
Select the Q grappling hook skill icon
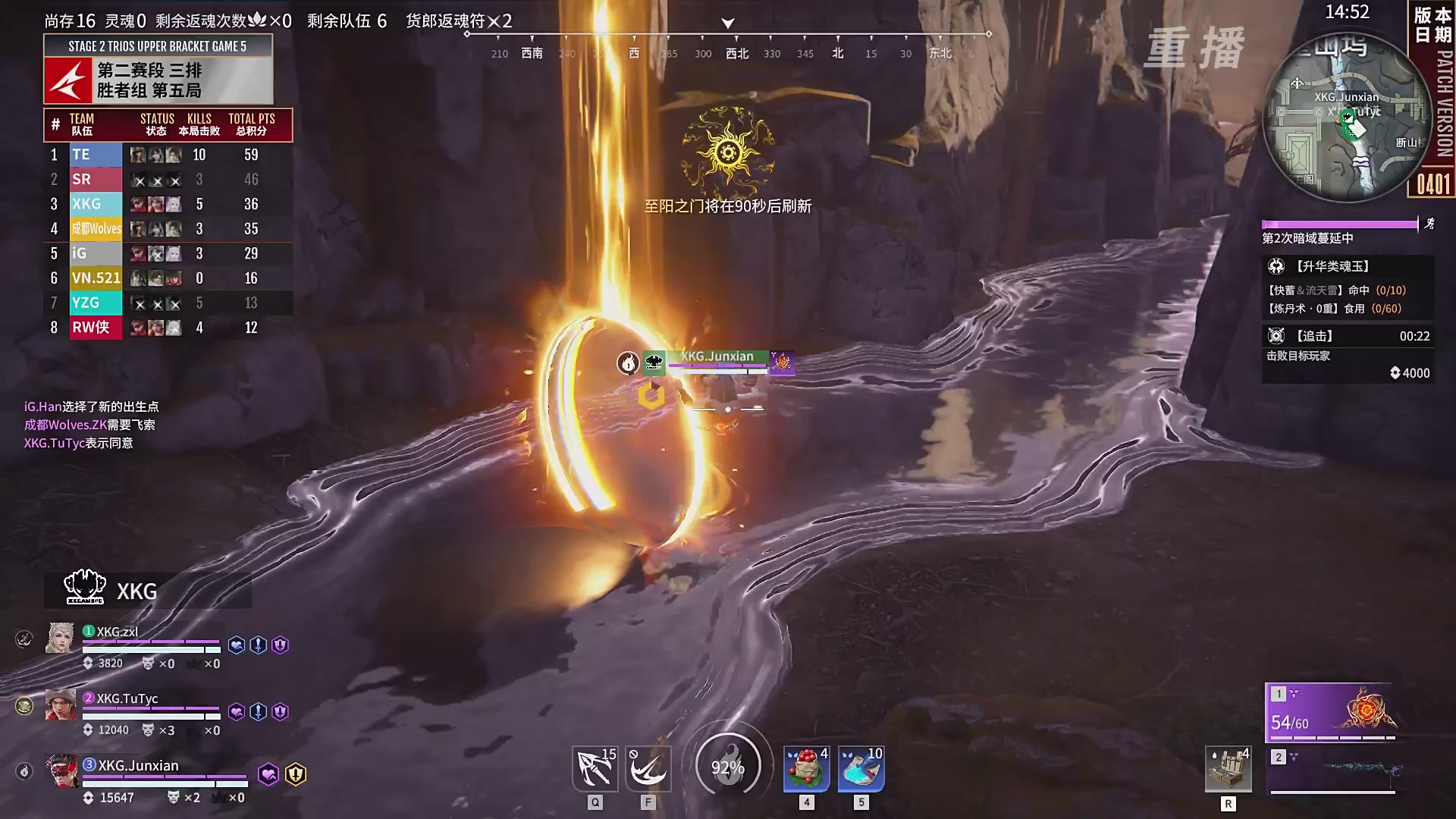595,768
